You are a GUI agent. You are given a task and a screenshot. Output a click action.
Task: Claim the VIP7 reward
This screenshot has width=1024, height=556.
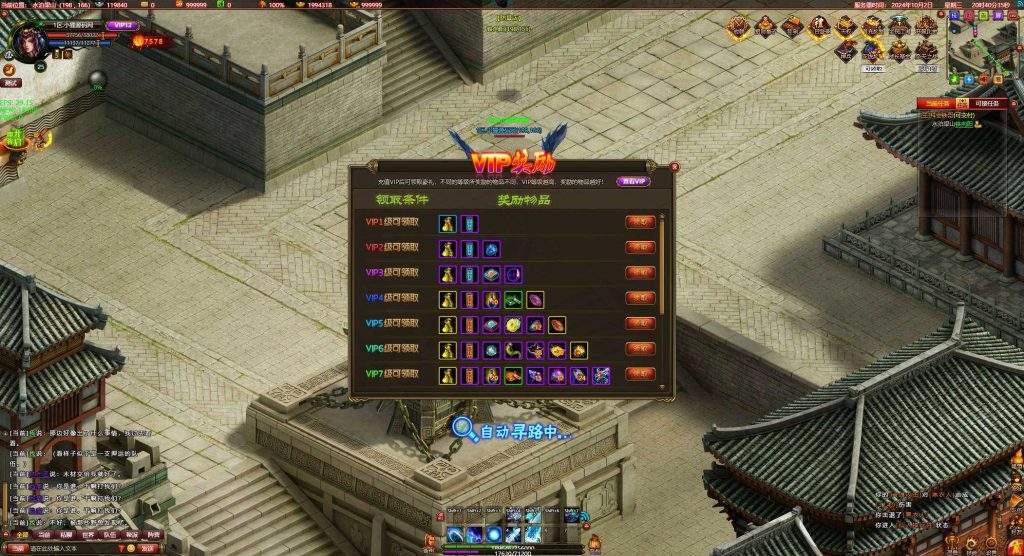tap(640, 374)
